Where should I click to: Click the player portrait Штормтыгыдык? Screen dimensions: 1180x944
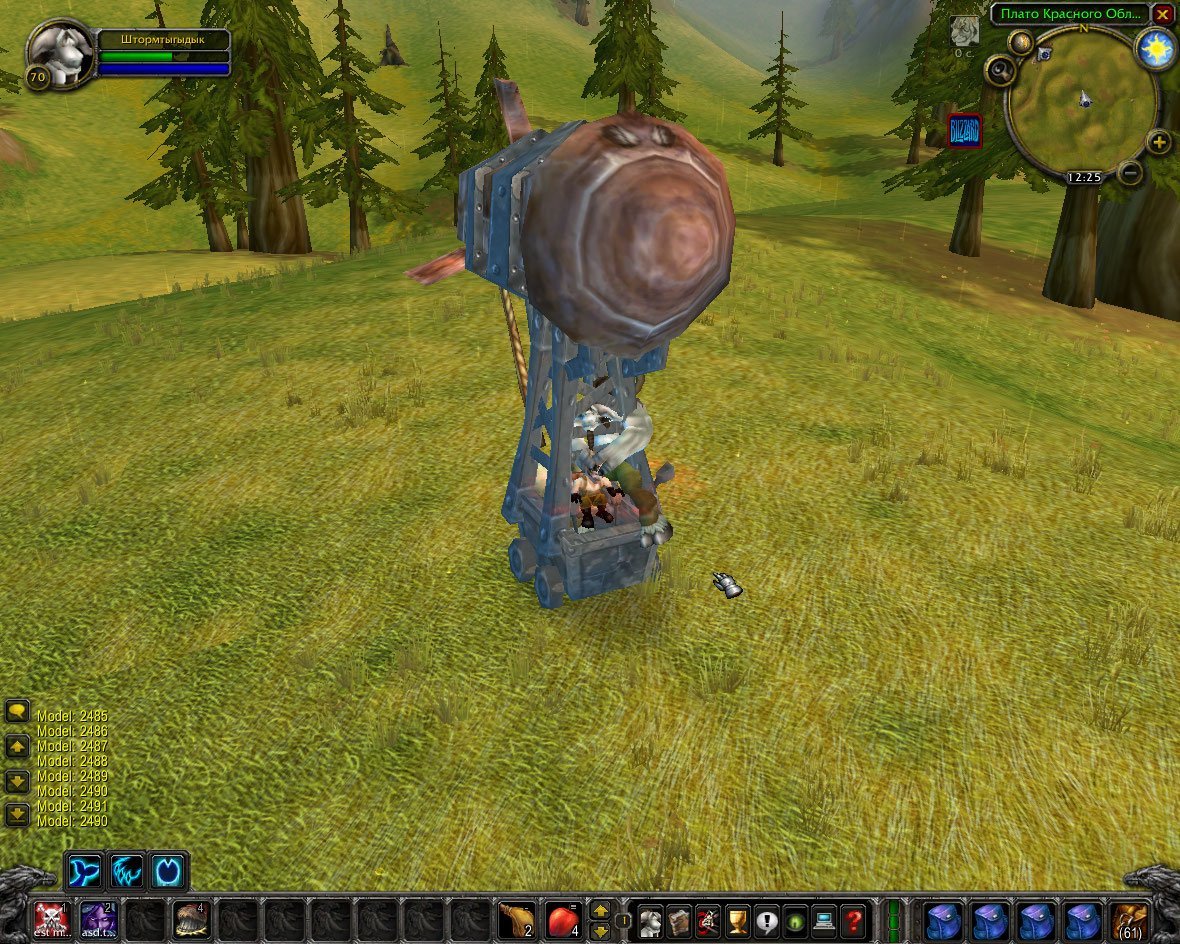tap(60, 54)
